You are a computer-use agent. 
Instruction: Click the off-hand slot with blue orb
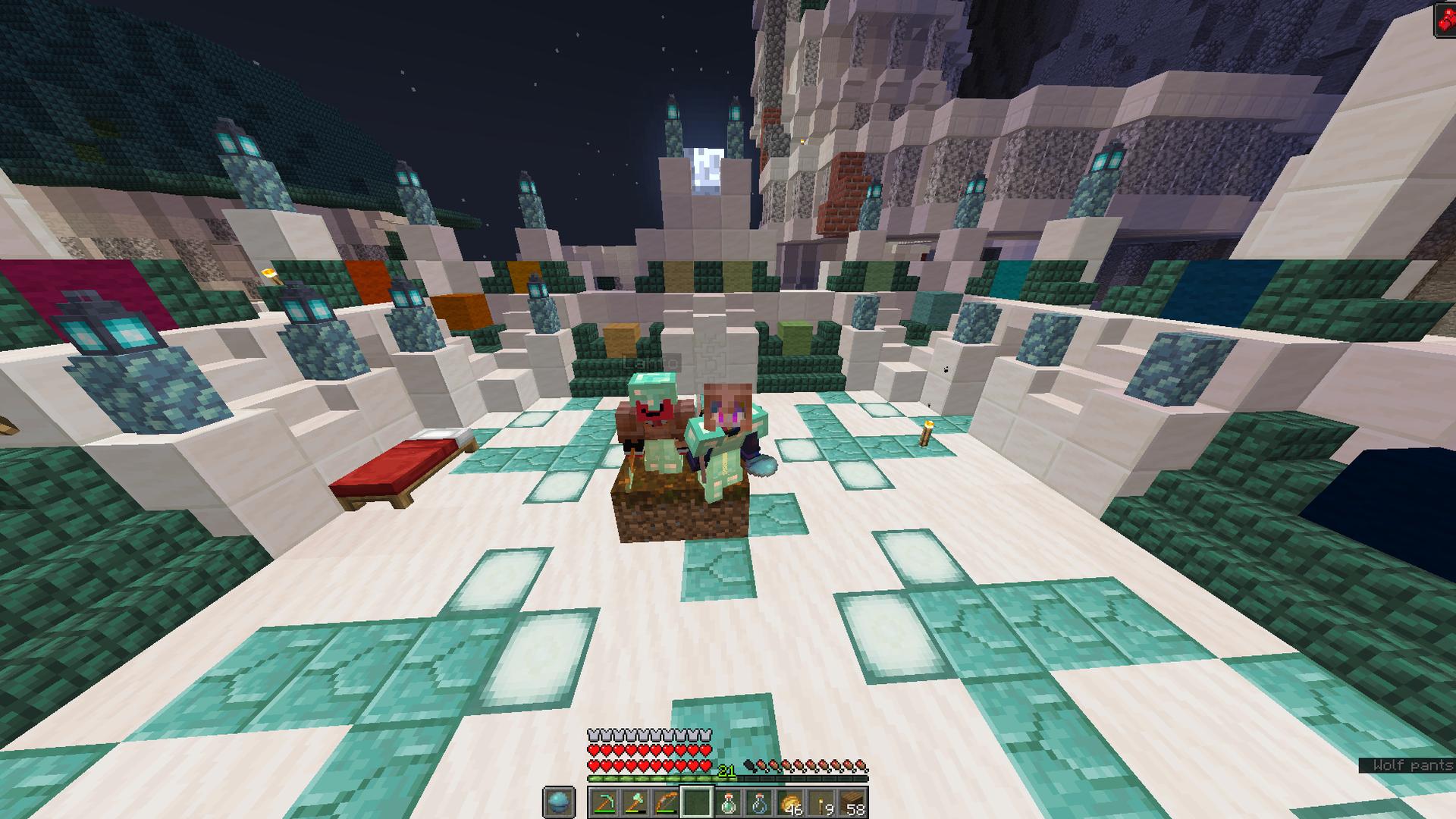coord(558,802)
